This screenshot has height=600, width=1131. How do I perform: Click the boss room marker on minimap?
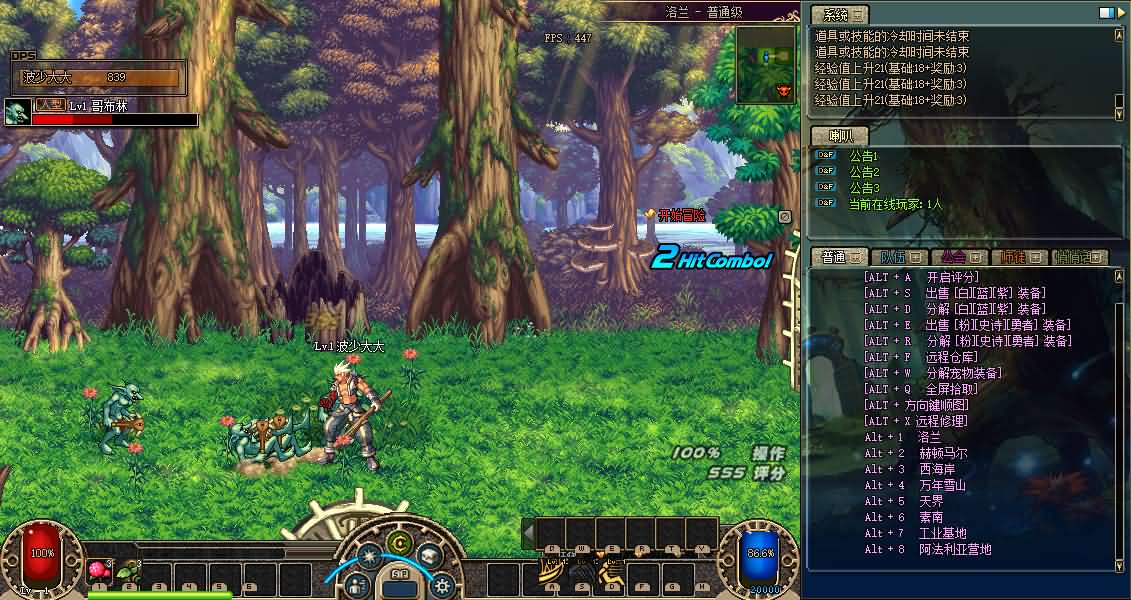point(783,90)
